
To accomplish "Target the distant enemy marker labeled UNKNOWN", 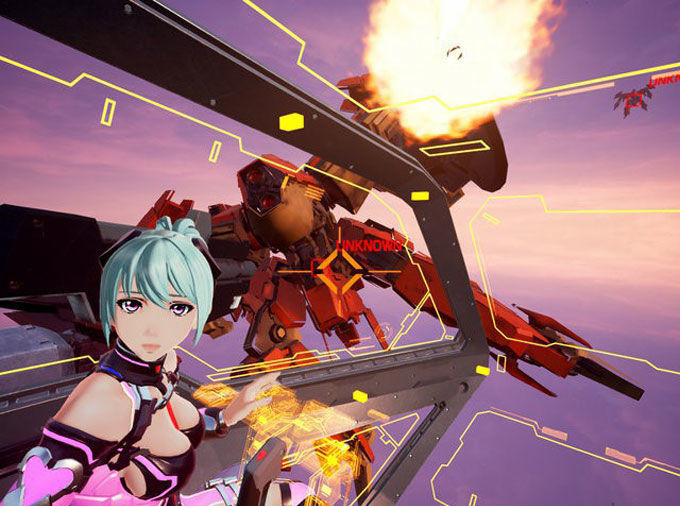I will (x=634, y=97).
